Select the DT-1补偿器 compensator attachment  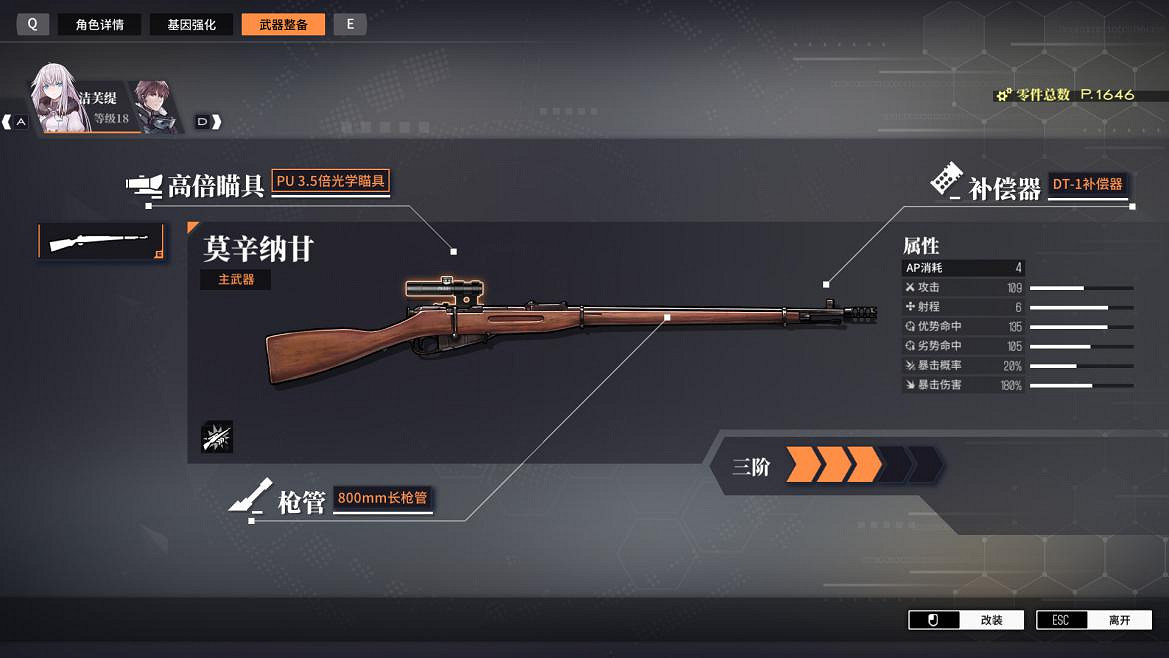point(1088,184)
